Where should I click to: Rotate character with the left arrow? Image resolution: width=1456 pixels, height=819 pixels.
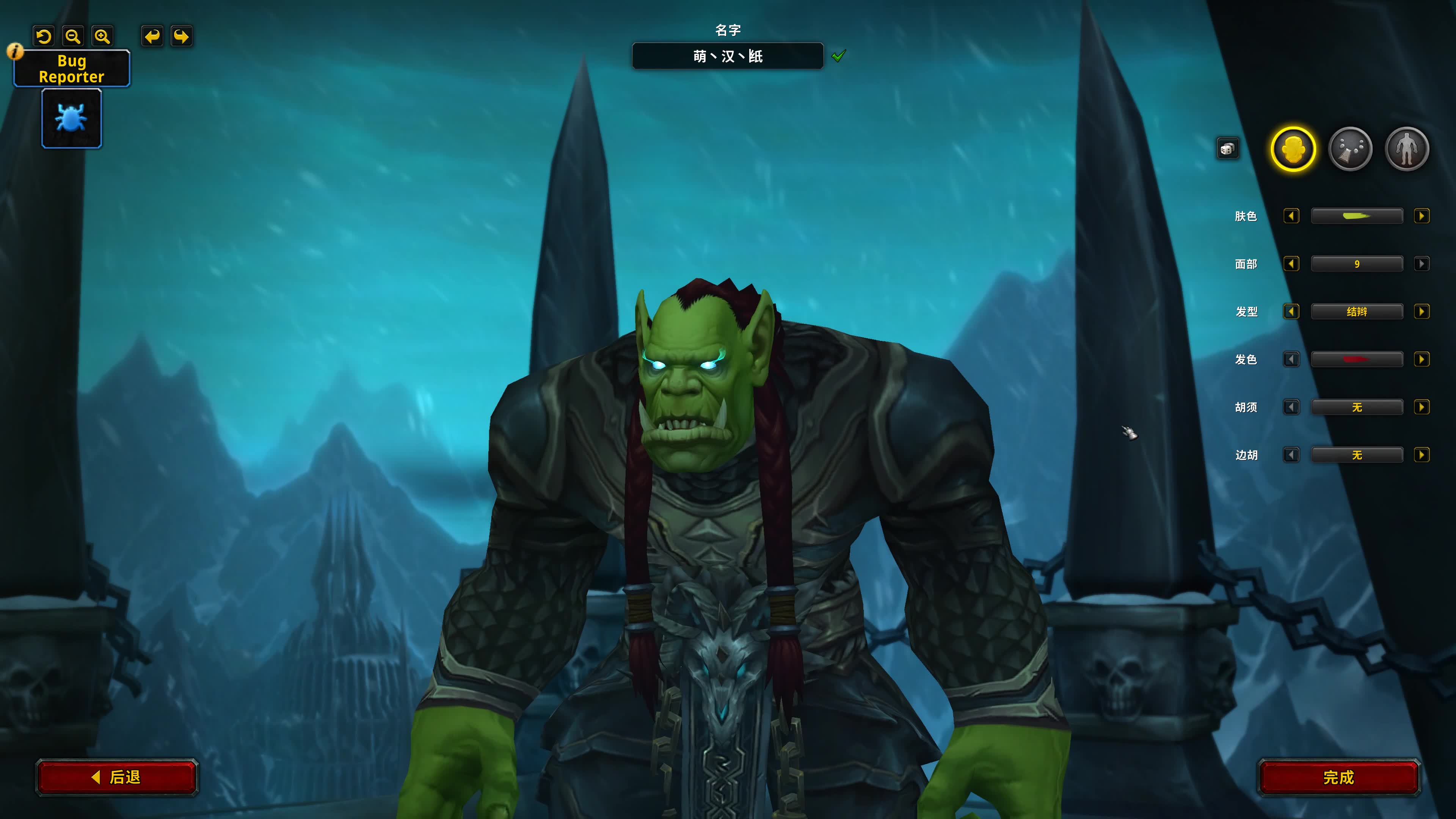tap(152, 37)
